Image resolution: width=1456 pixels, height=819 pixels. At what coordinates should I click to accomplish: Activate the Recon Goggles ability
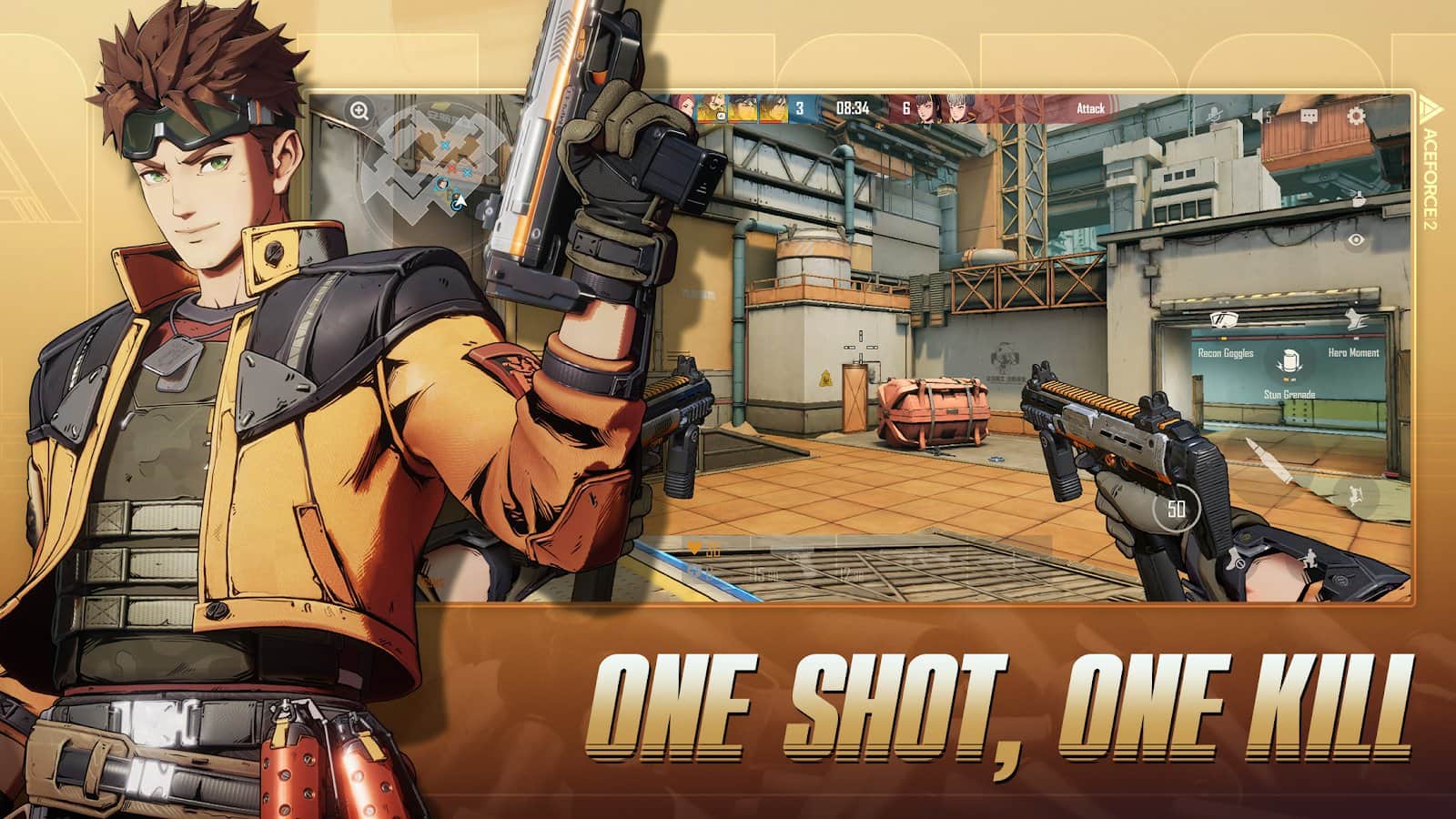coord(1223,320)
